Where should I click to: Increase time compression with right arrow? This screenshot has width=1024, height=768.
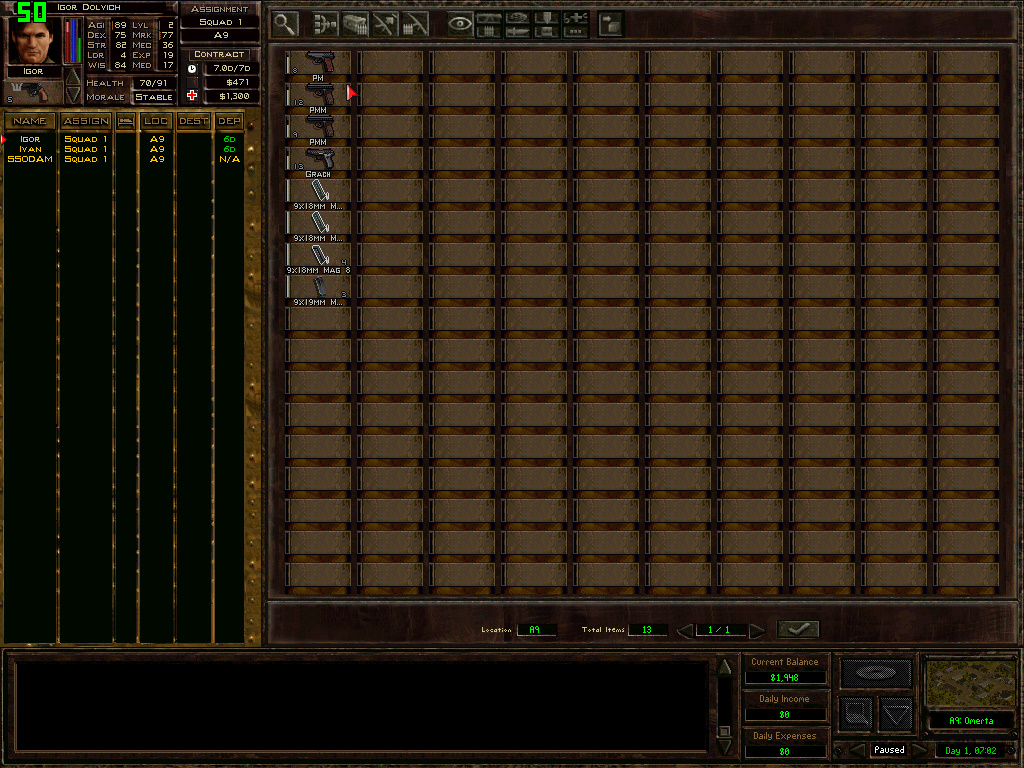919,749
